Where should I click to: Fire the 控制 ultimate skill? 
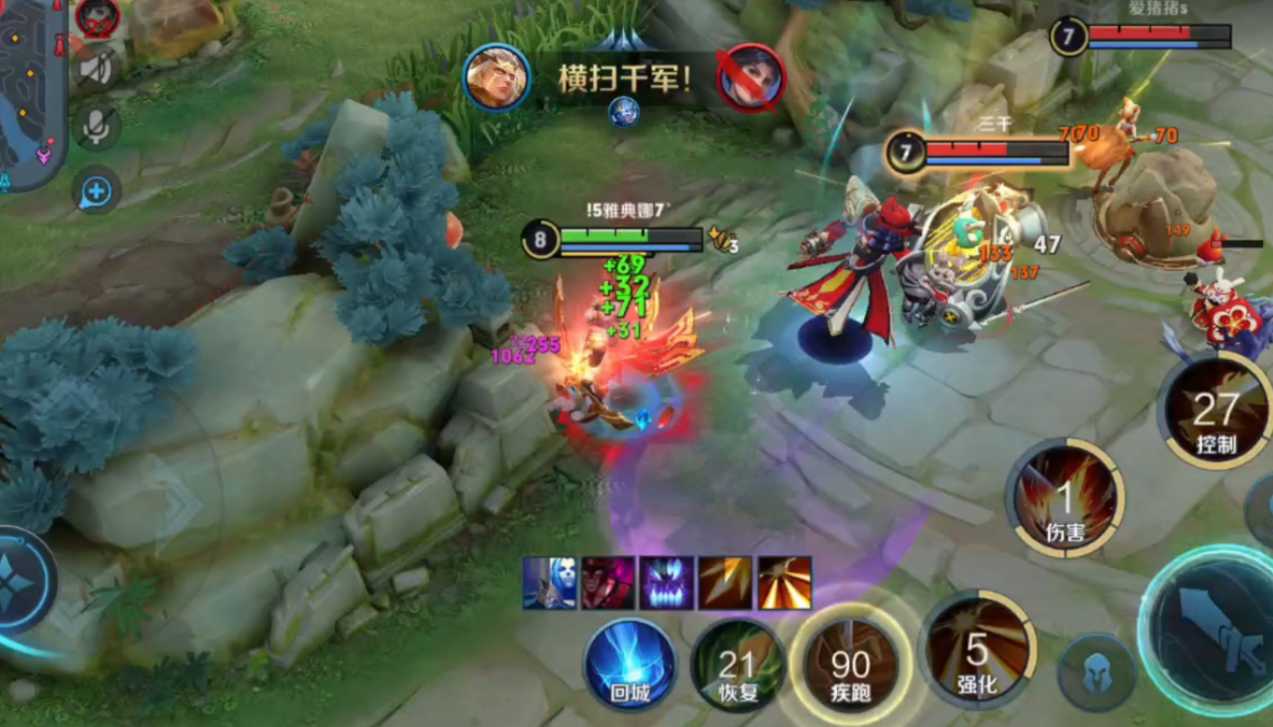[1215, 410]
